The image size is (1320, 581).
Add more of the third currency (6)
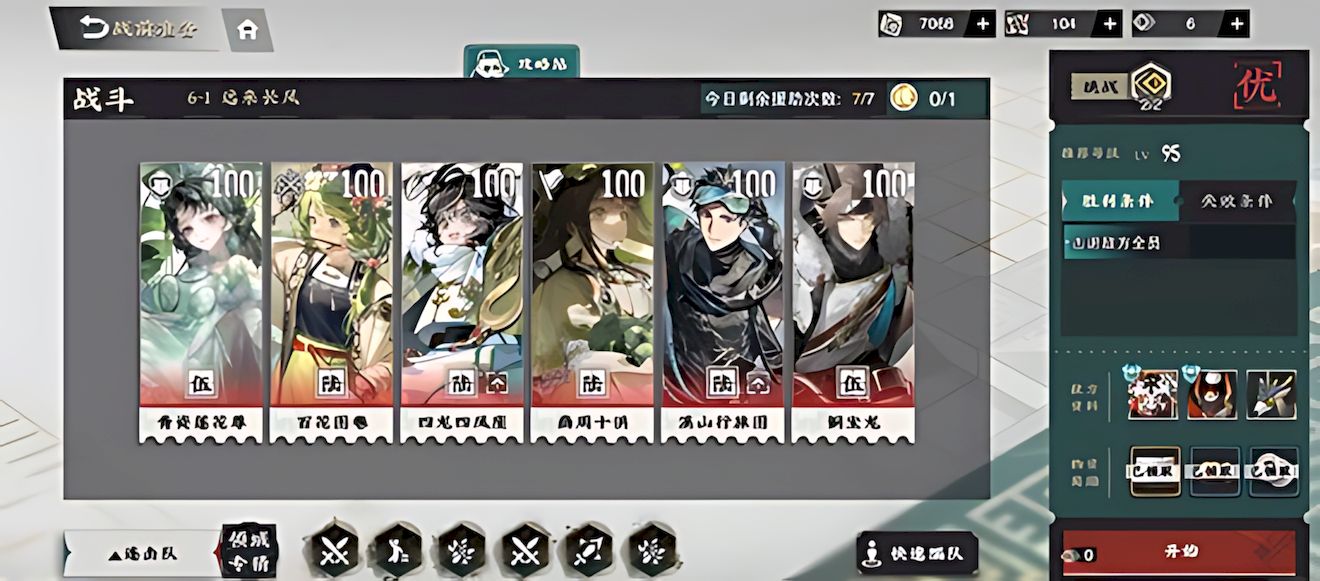click(1237, 24)
